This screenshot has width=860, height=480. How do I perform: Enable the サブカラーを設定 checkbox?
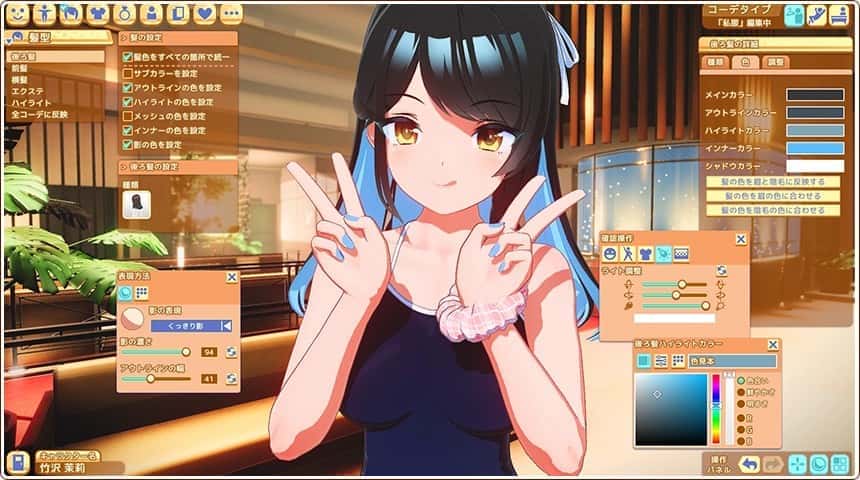point(128,73)
